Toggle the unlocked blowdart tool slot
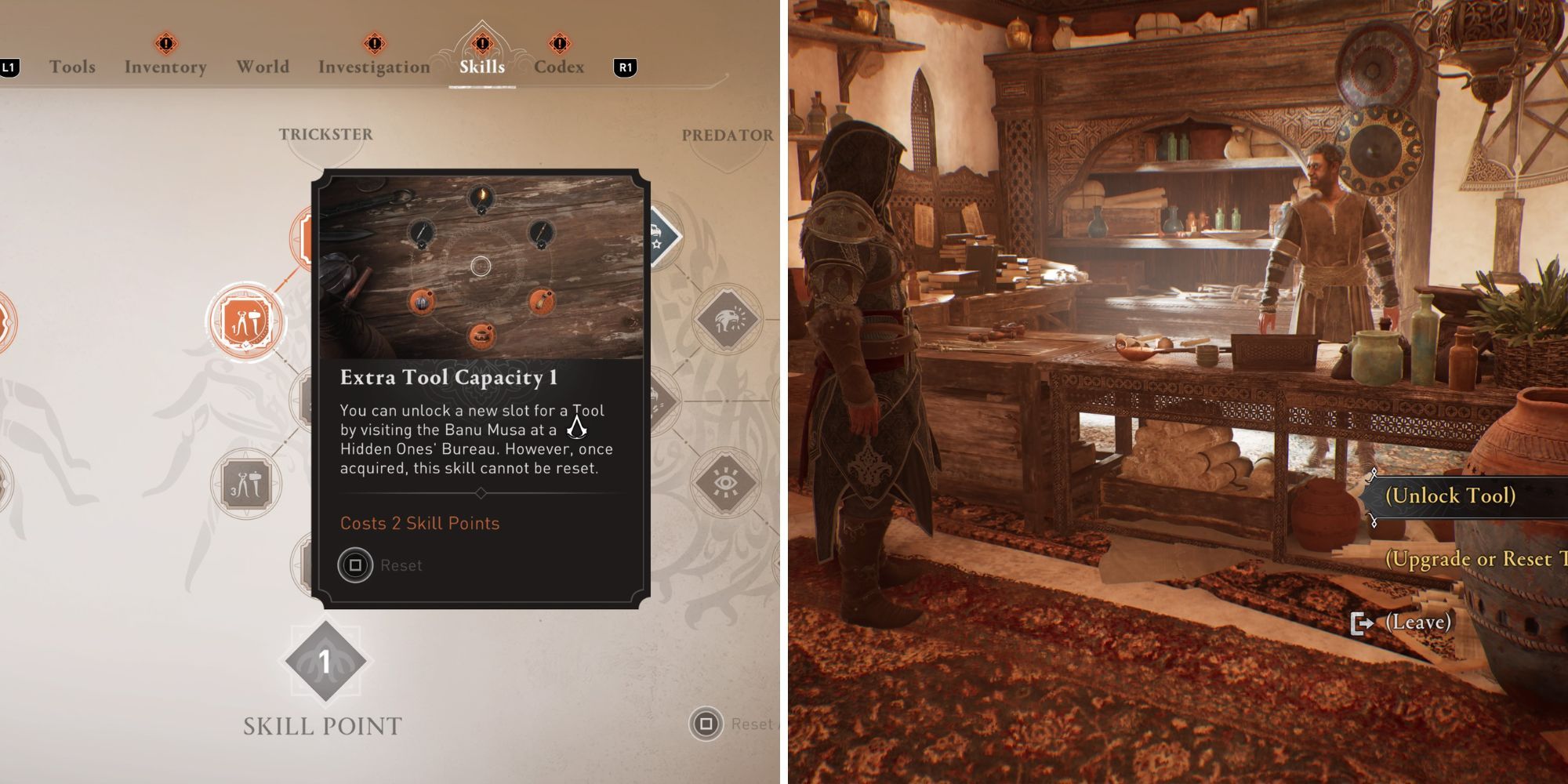Image resolution: width=1568 pixels, height=784 pixels. click(541, 300)
